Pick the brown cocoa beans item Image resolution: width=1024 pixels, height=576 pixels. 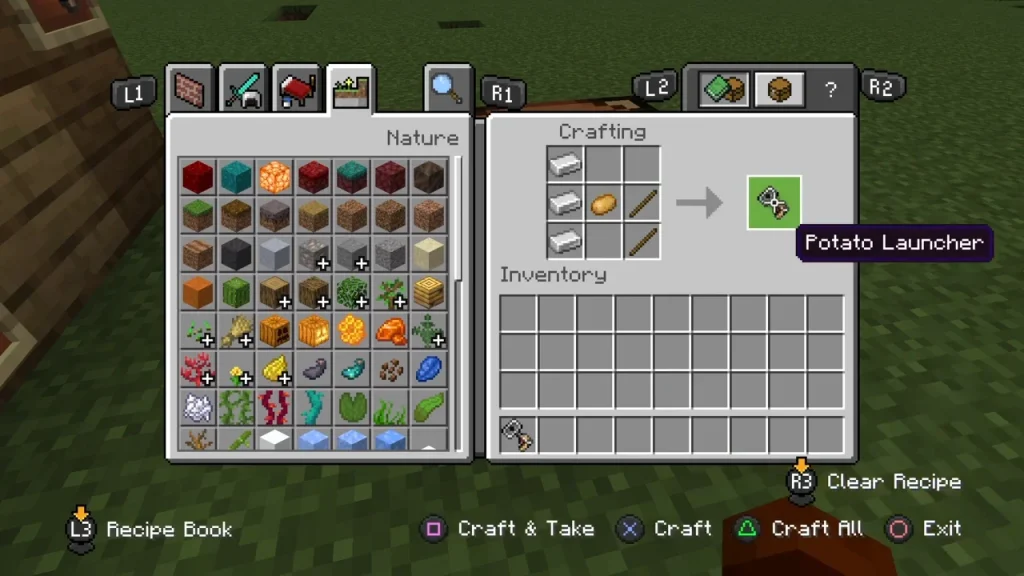click(x=390, y=369)
